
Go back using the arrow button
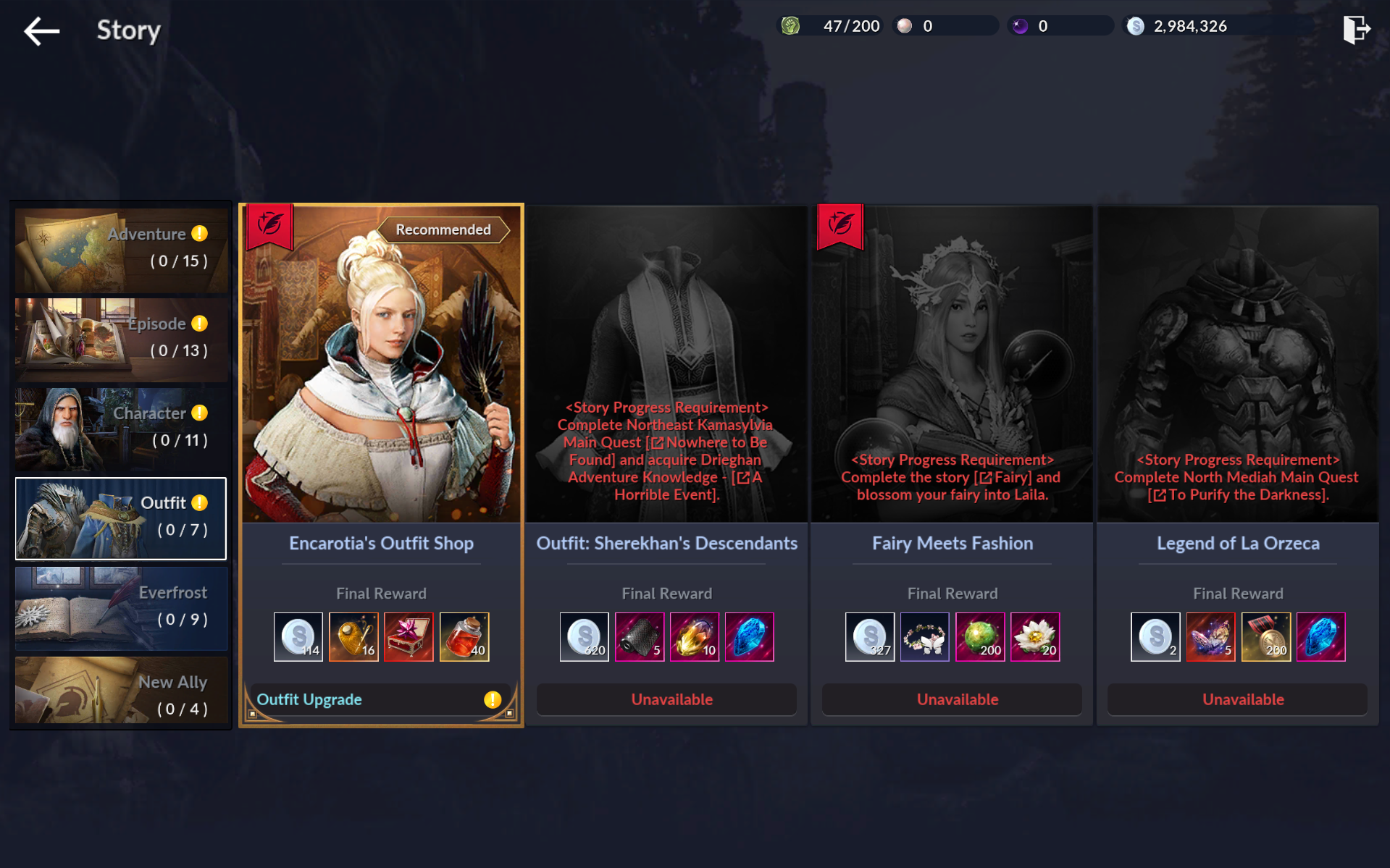coord(41,31)
